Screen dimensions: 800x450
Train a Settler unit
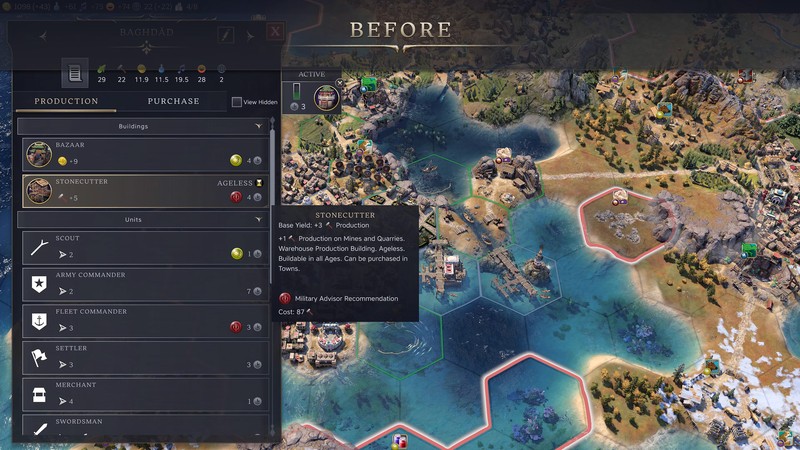point(145,358)
